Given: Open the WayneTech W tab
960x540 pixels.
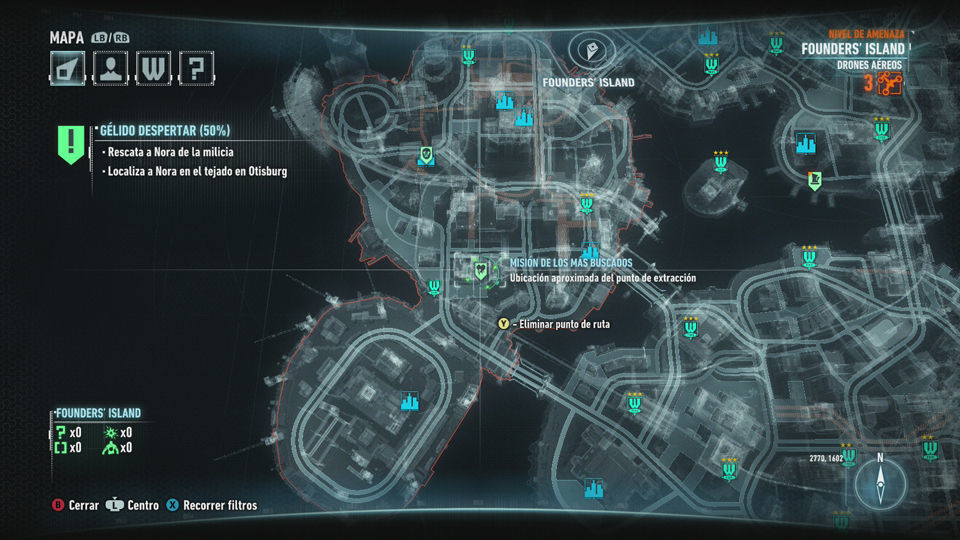Looking at the screenshot, I should click(153, 67).
